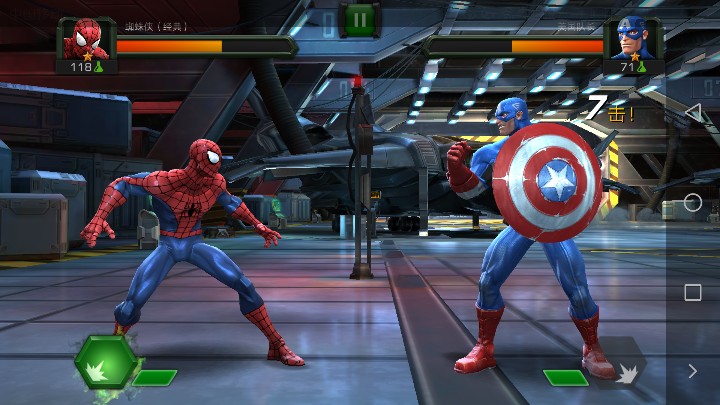Tap the Captain America opponent portrait

click(632, 40)
